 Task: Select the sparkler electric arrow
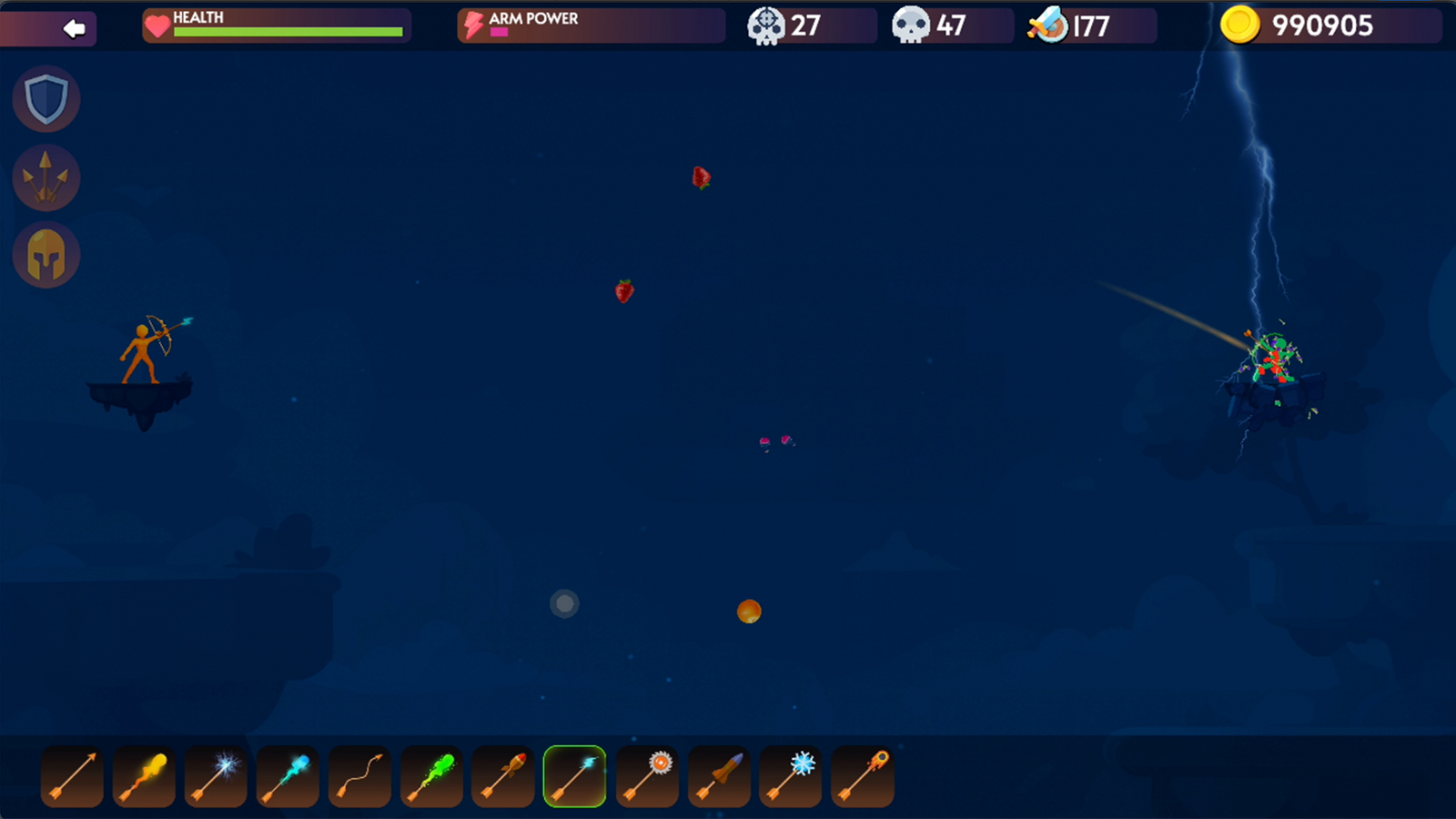point(215,775)
